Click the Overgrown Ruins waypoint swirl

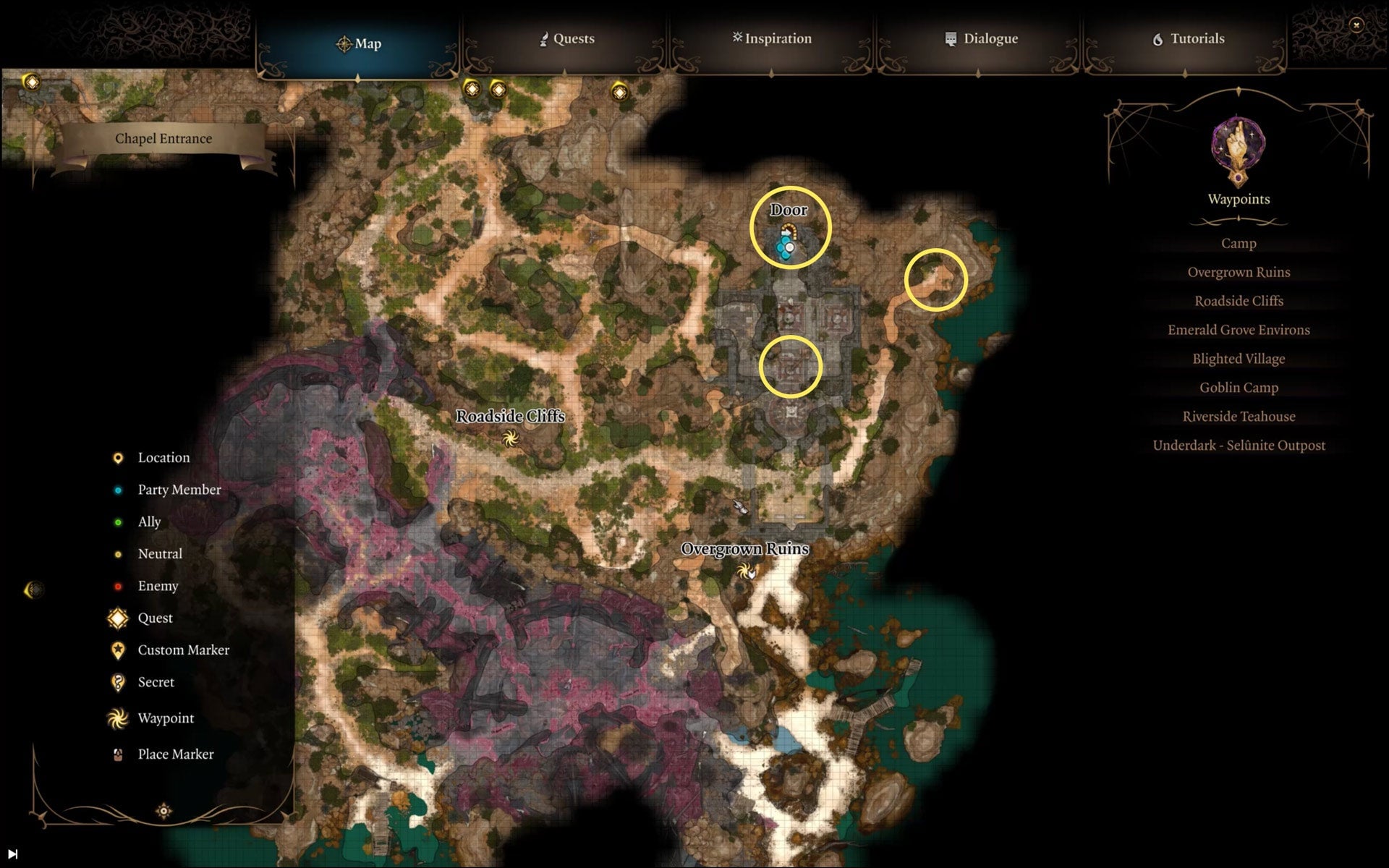747,571
